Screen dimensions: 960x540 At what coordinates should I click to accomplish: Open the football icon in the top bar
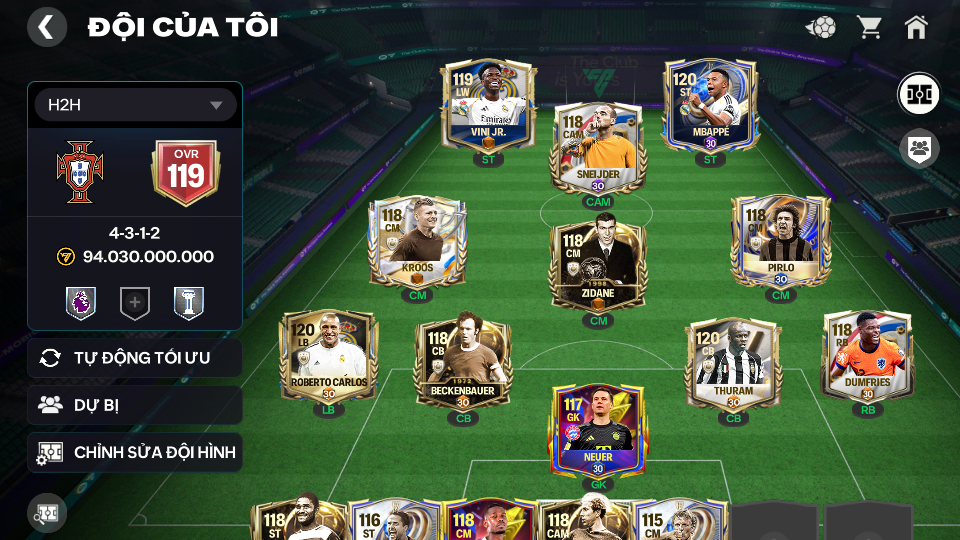tap(821, 27)
